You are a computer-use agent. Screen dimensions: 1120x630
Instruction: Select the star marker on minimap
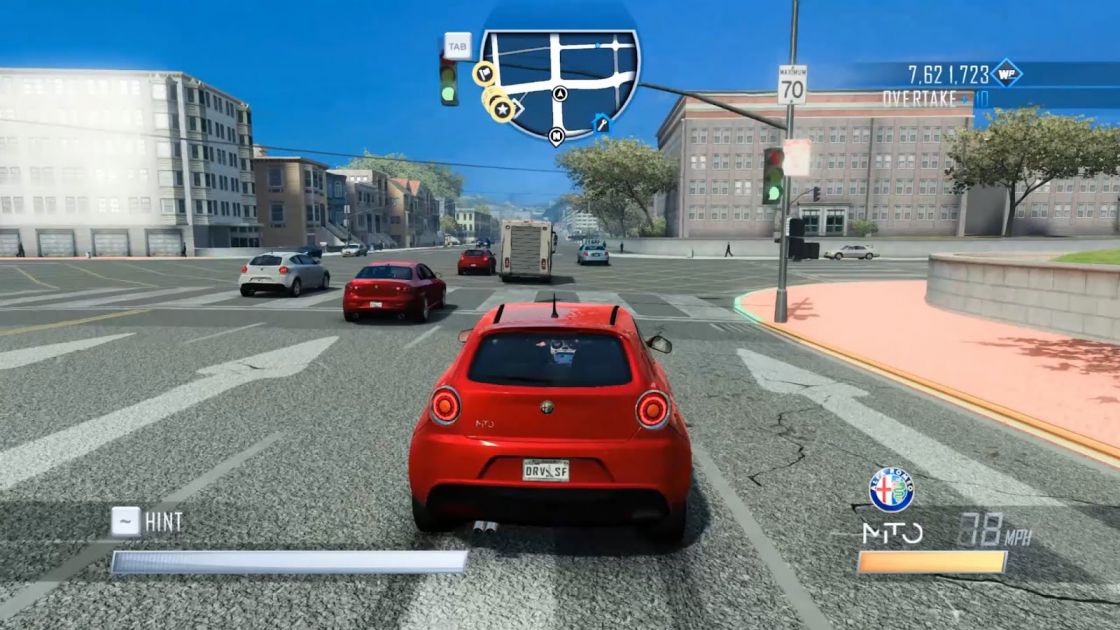[503, 109]
